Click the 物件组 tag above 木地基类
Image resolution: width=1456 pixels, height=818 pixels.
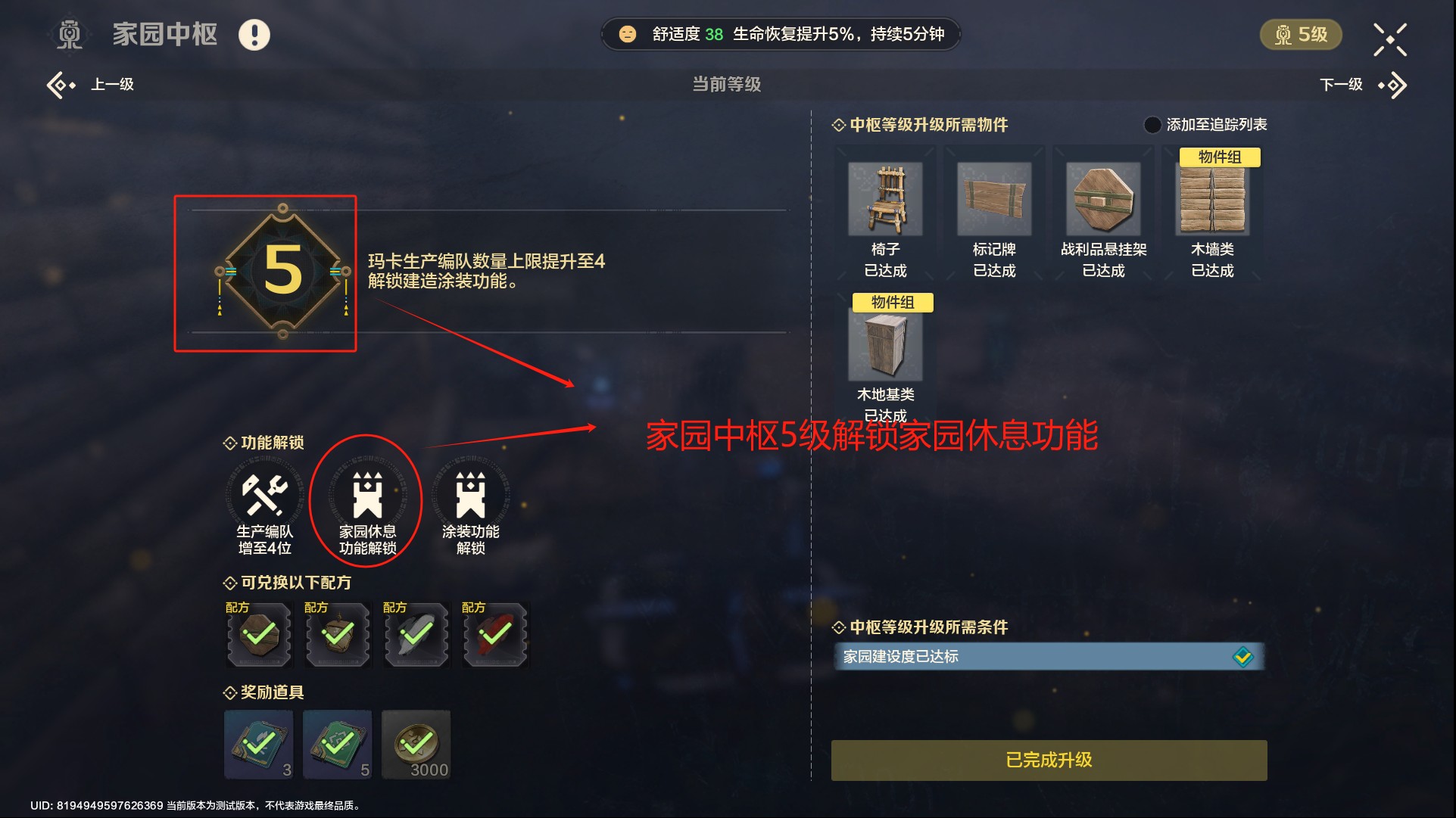coord(893,302)
